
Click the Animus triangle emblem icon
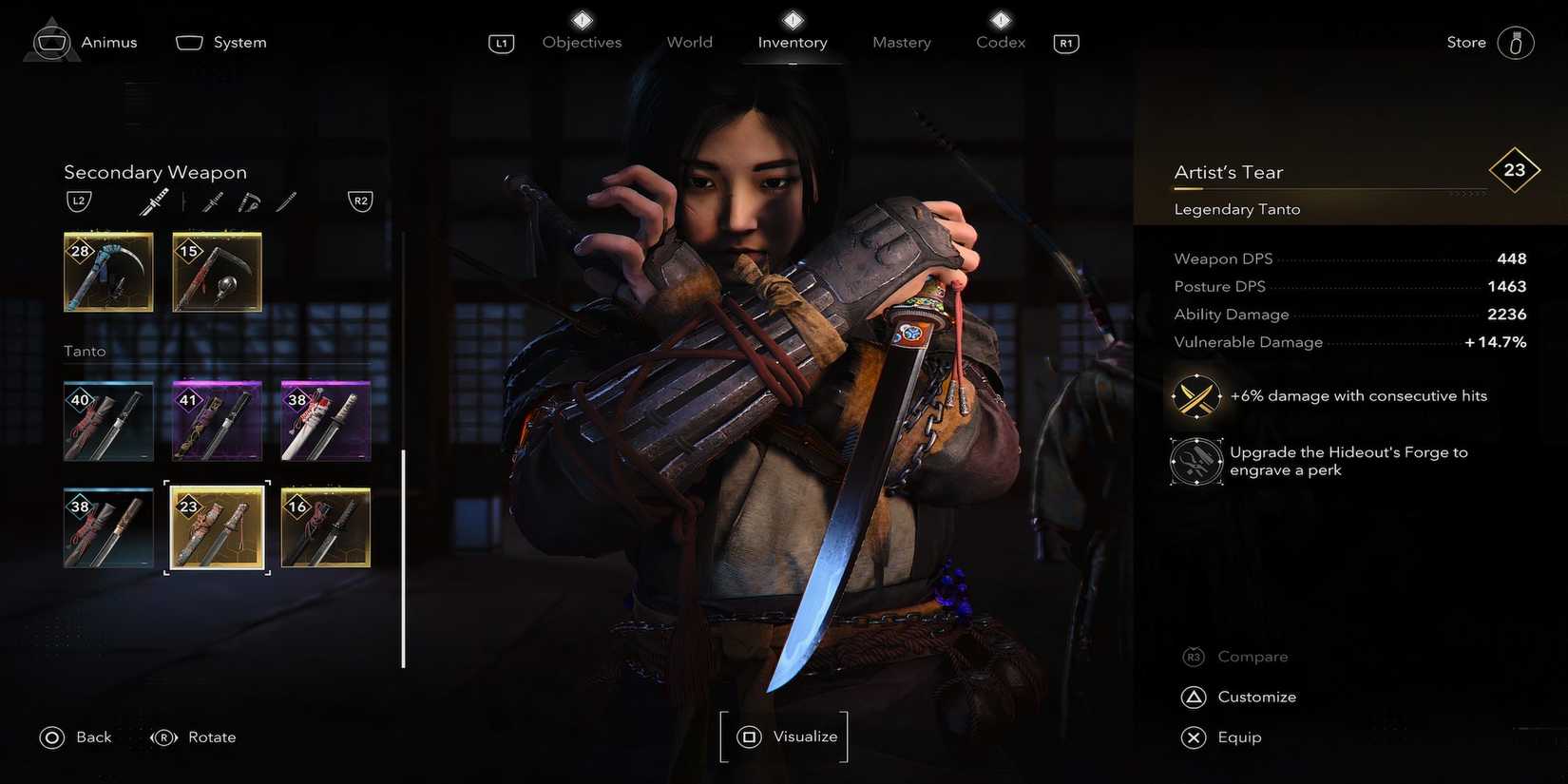coord(51,40)
